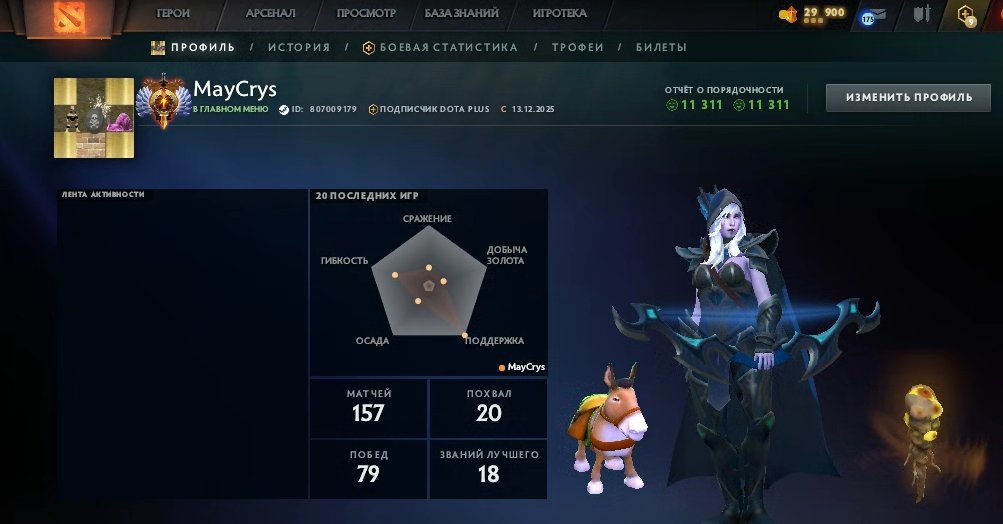Open the ГЕРОИ (Heroes) menu
This screenshot has width=1003, height=524.
(173, 14)
